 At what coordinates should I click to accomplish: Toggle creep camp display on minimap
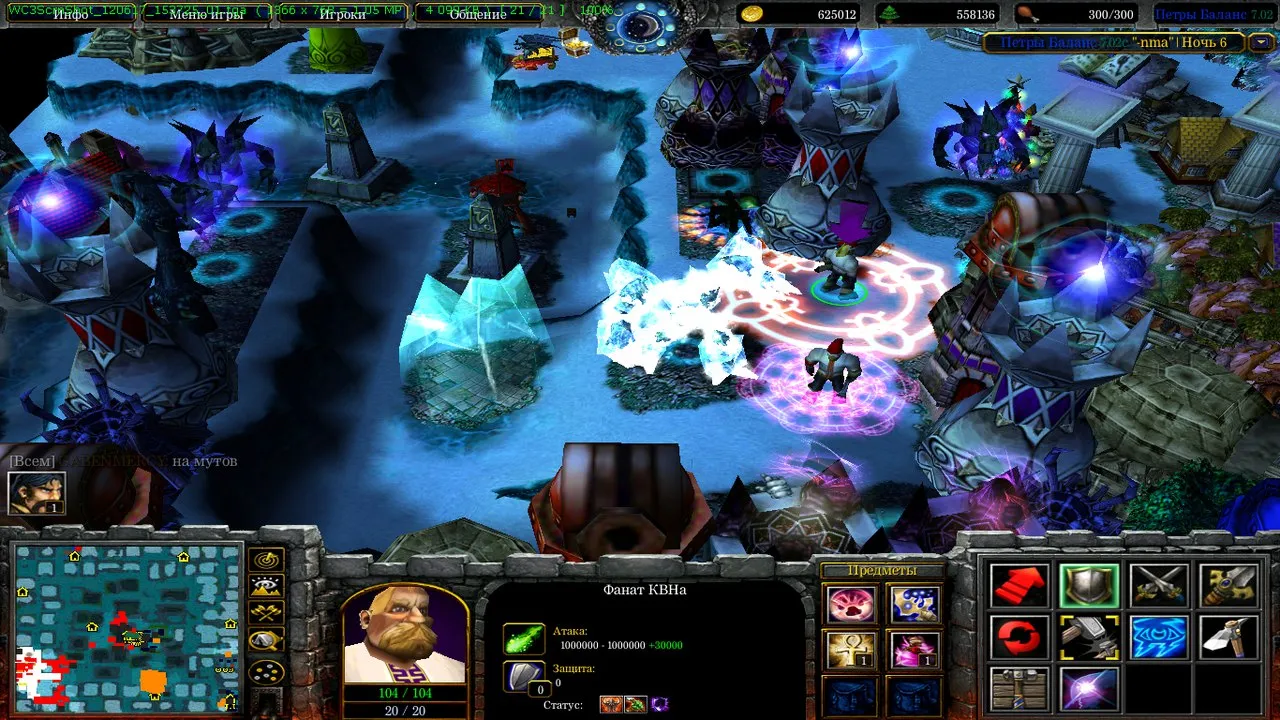tap(267, 642)
